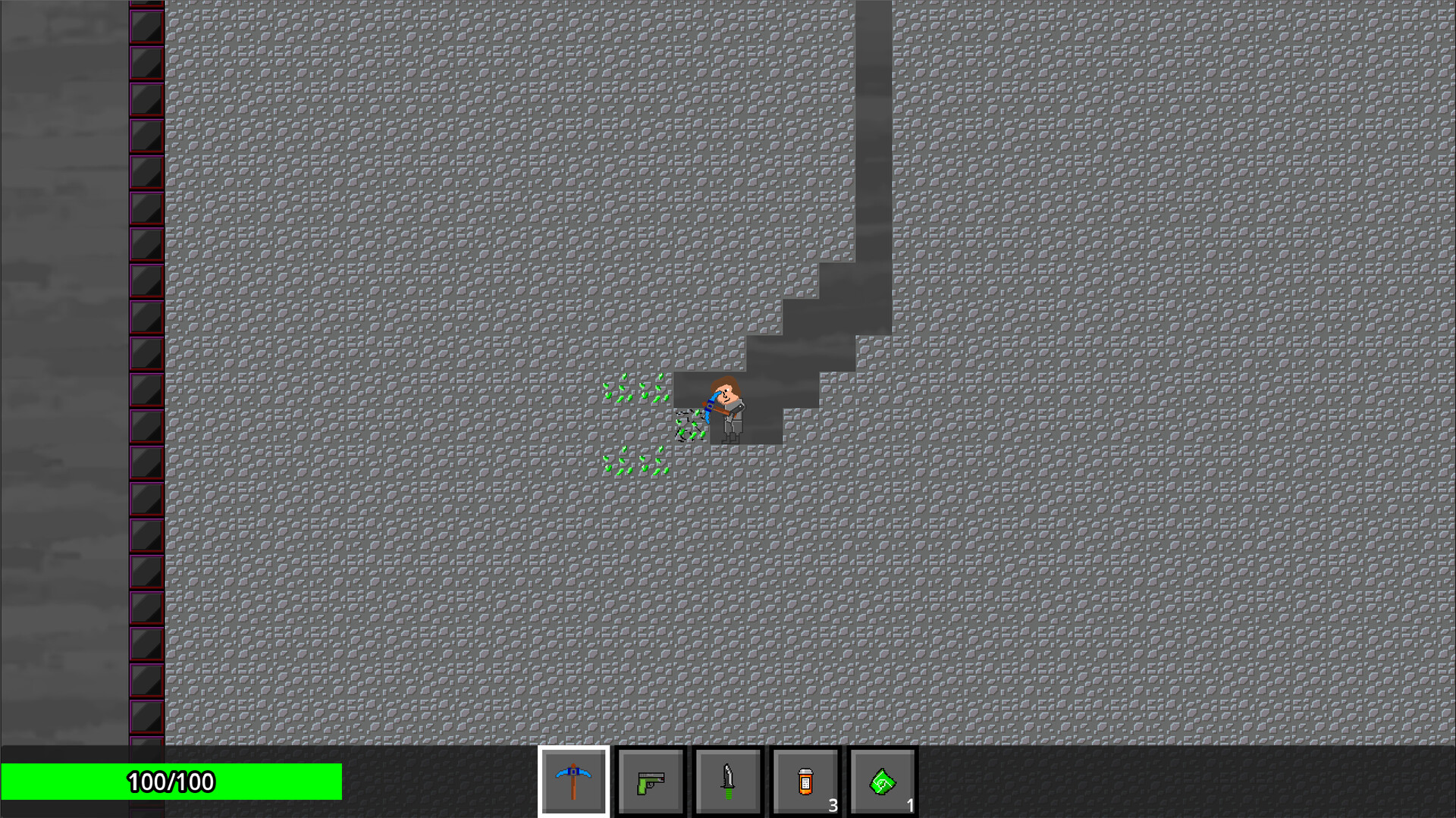Click the item count 3 on pills

(833, 807)
